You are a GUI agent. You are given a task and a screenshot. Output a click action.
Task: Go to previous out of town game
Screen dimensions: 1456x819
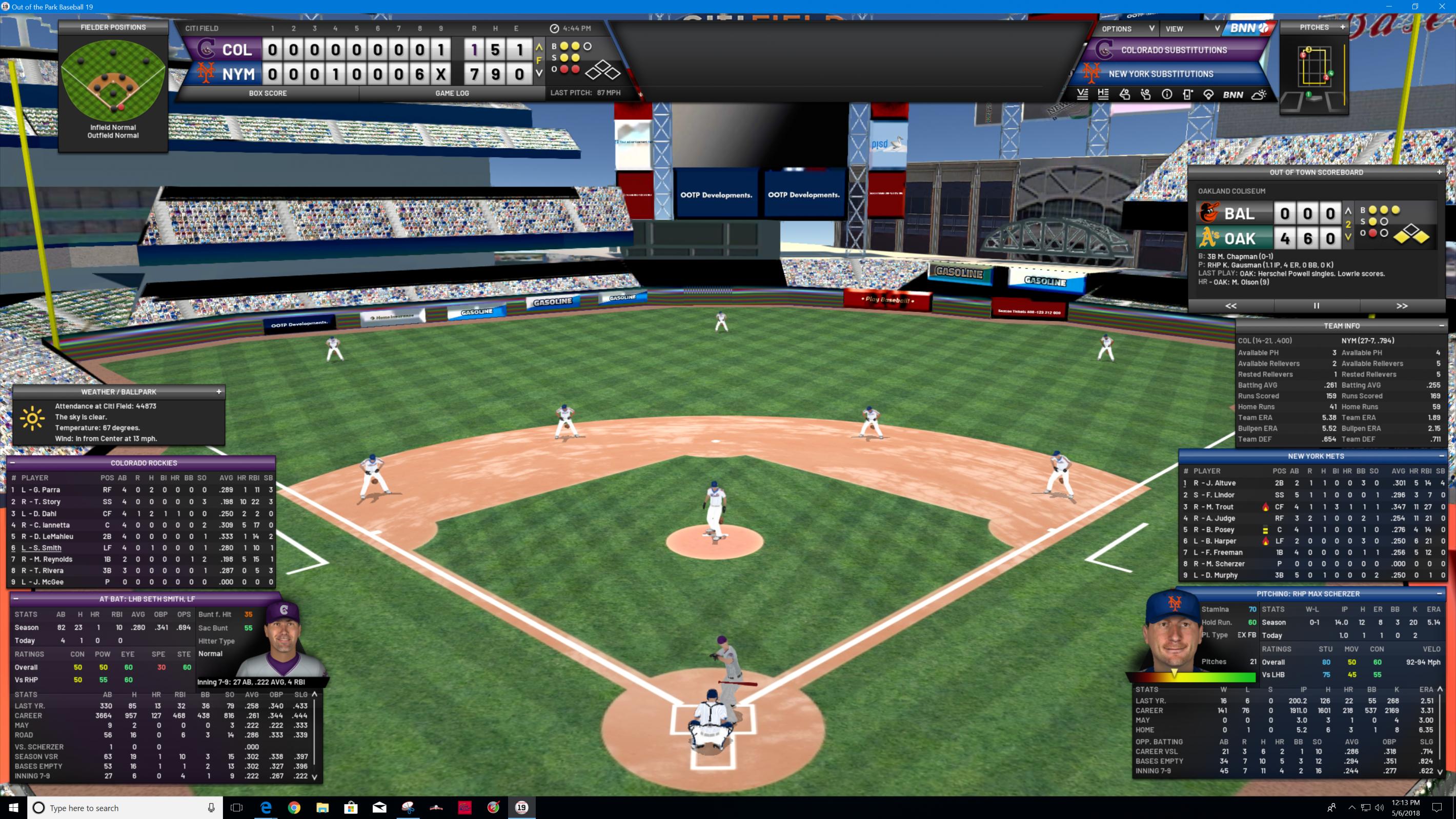pos(1230,306)
